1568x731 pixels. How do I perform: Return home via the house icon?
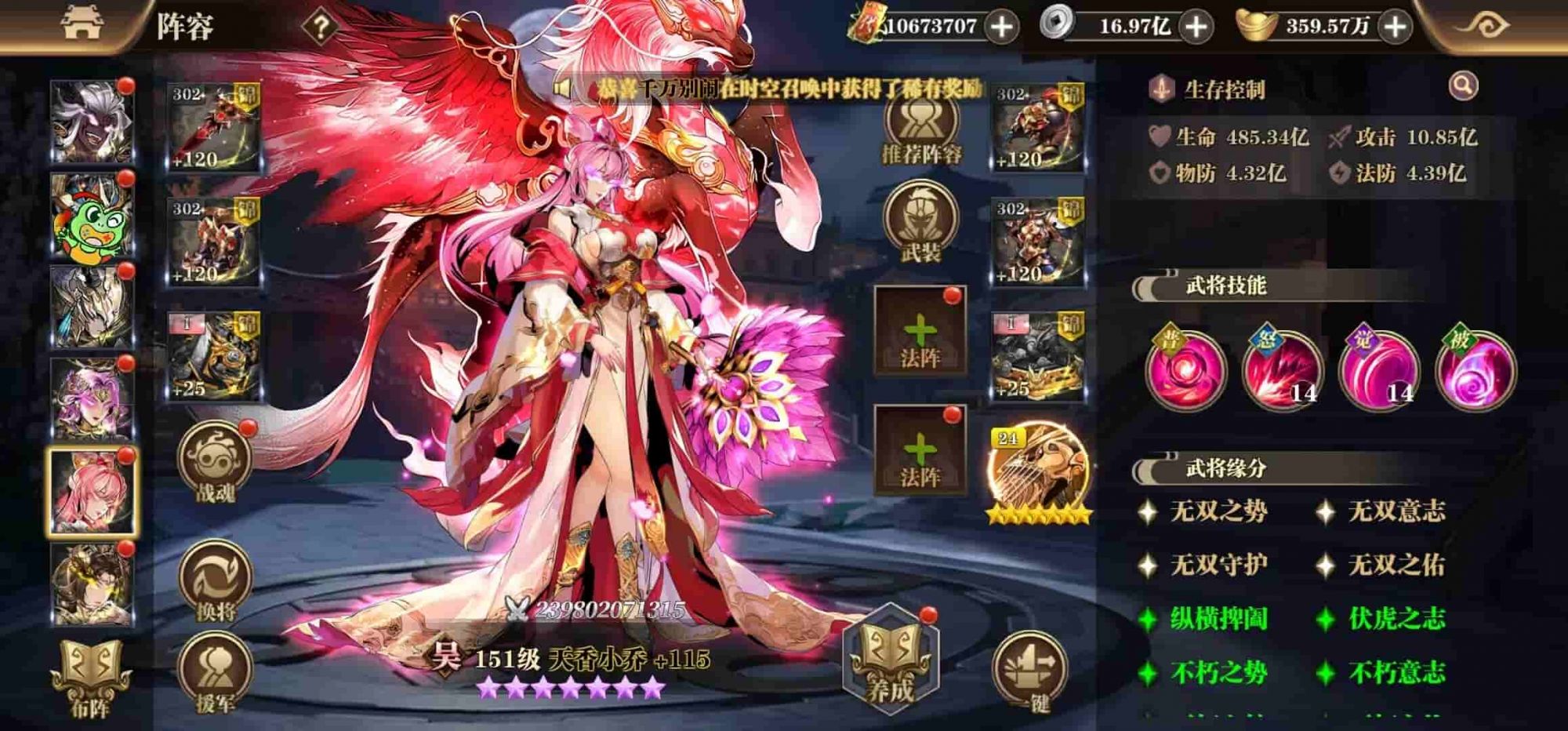82,24
